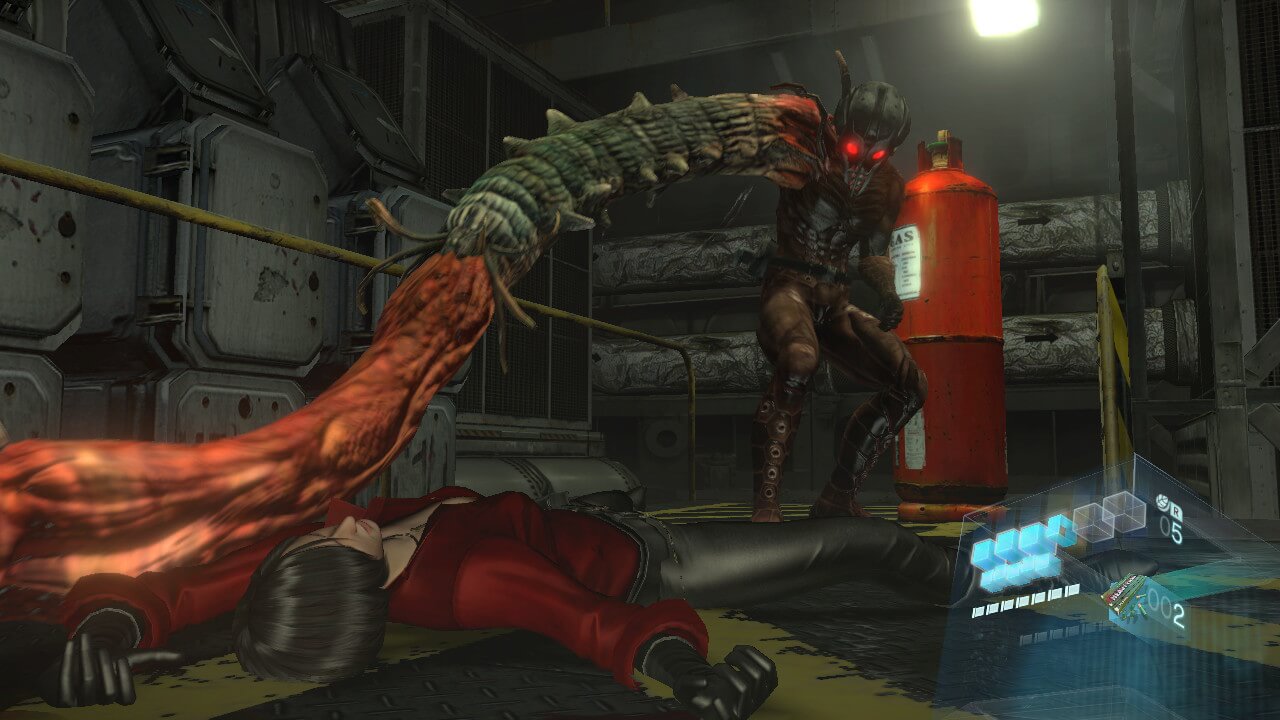Use the health tablet icon
Image resolution: width=1280 pixels, height=720 pixels.
tap(1162, 502)
